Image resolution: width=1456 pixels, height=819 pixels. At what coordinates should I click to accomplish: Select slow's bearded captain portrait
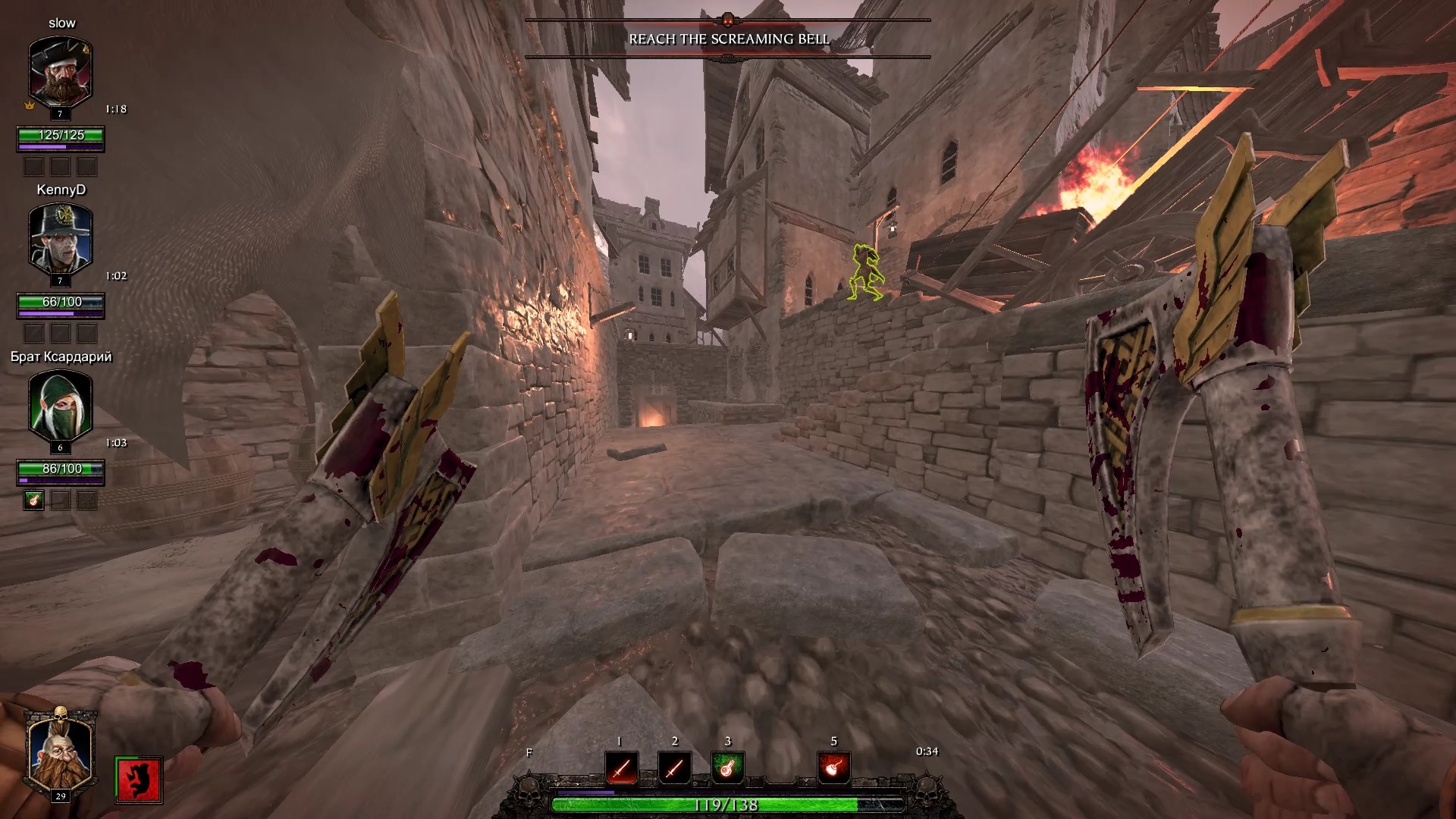click(61, 74)
